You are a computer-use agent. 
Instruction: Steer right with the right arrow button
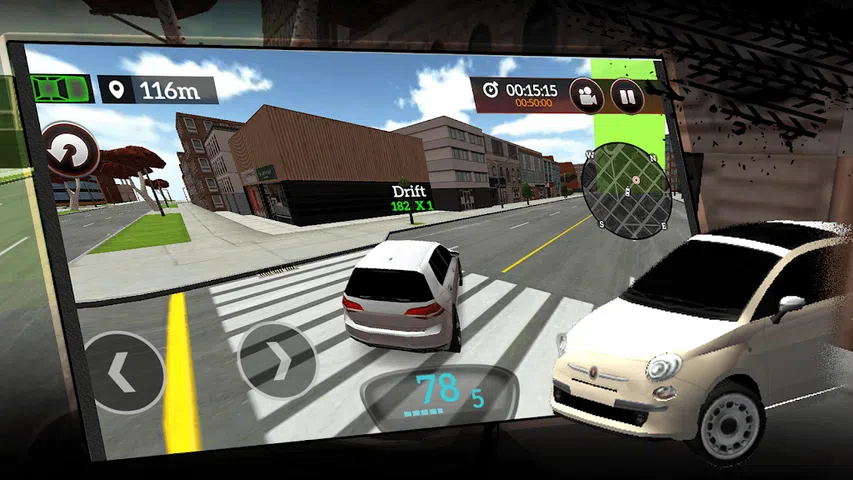pyautogui.click(x=277, y=360)
